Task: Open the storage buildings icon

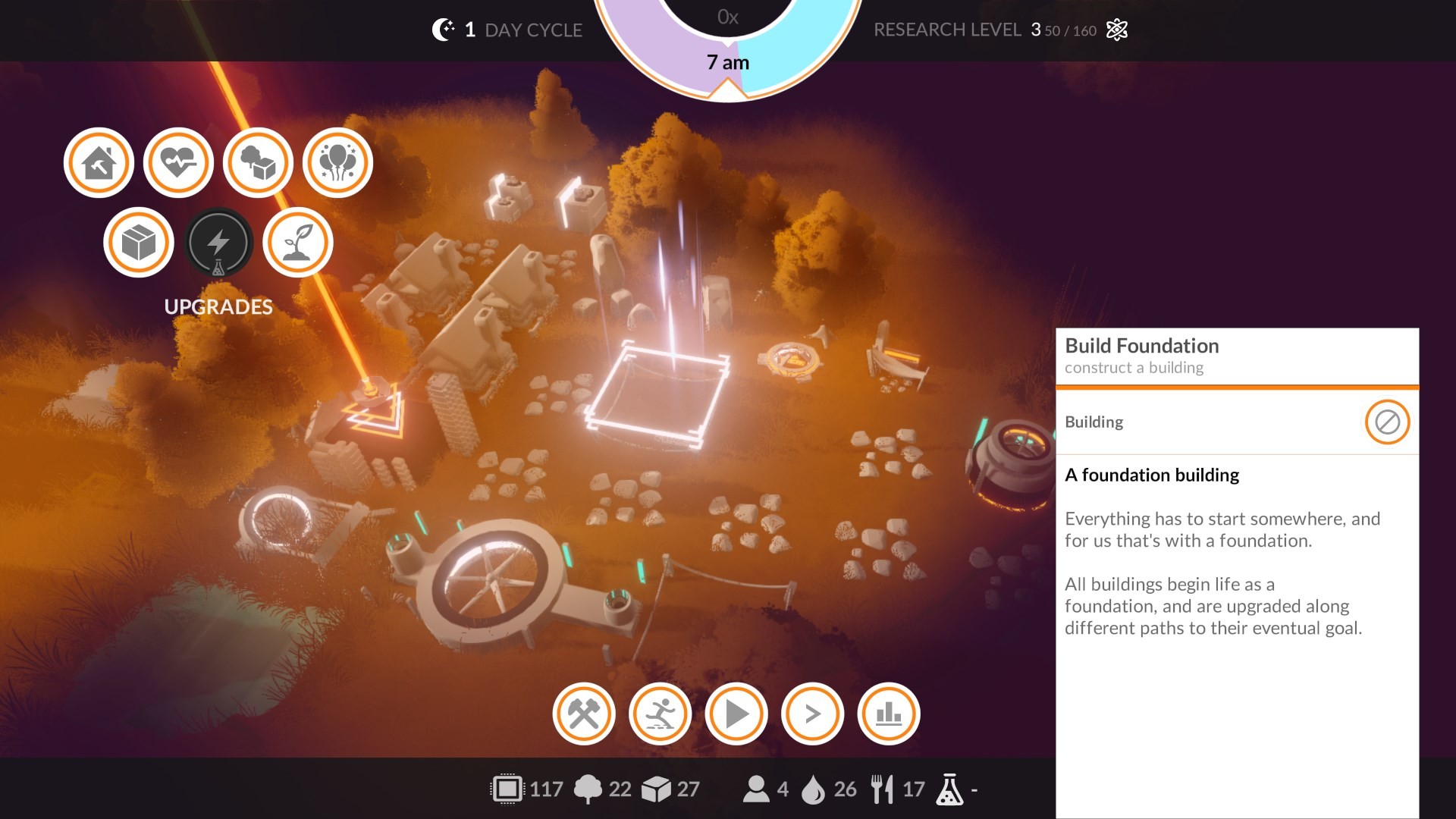Action: pos(258,162)
